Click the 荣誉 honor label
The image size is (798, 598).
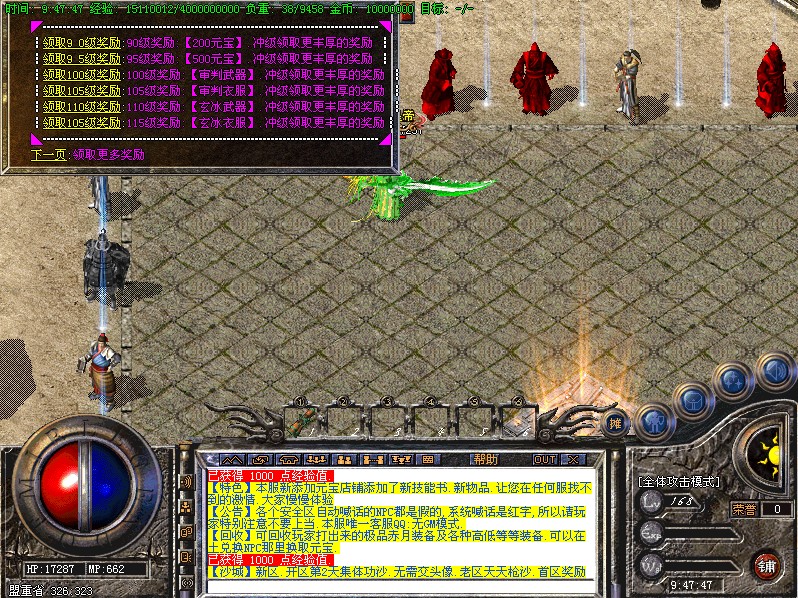[744, 509]
